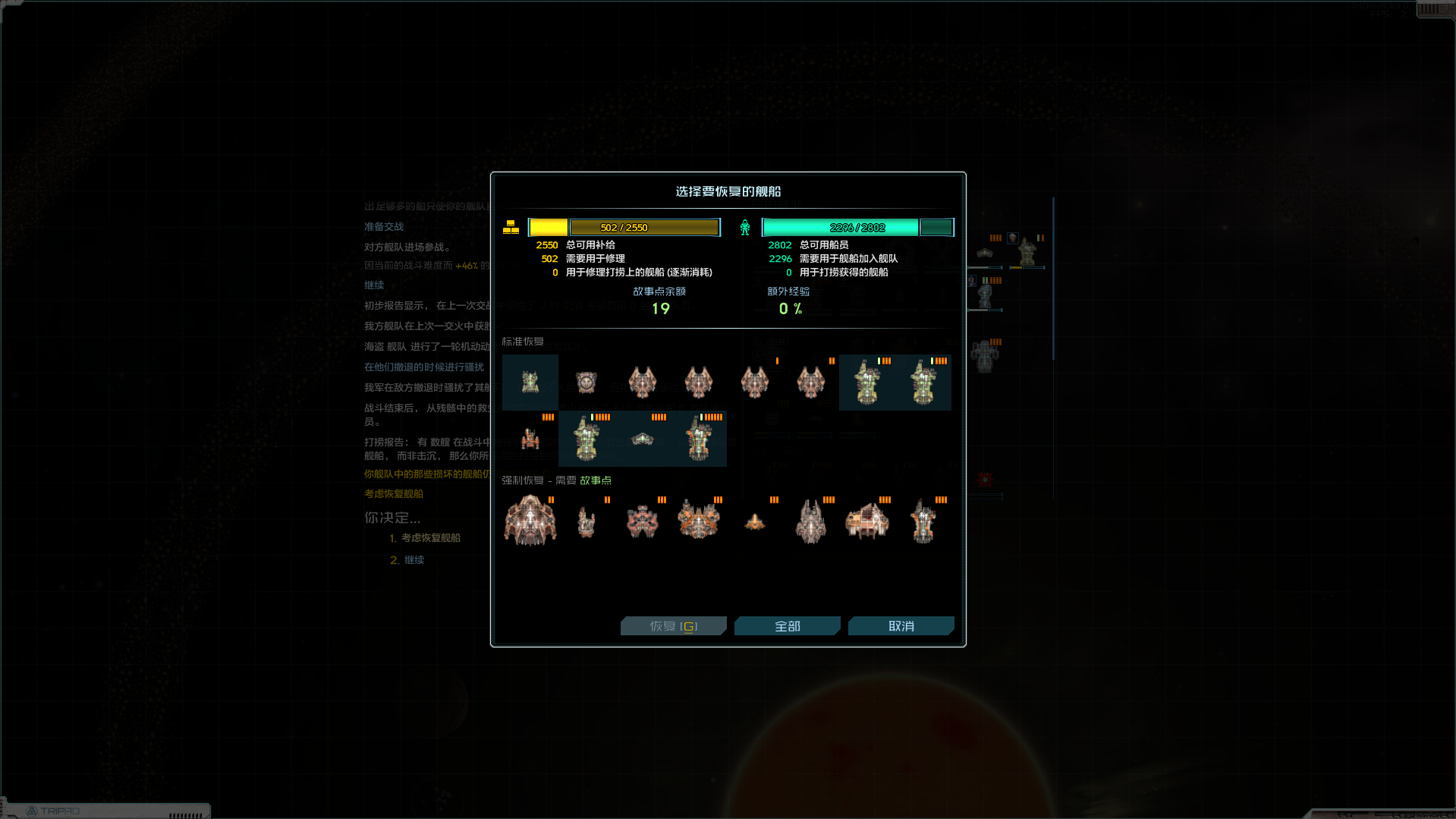Click the 故事点 link in the forced recovery label
The height and width of the screenshot is (819, 1456).
click(595, 480)
